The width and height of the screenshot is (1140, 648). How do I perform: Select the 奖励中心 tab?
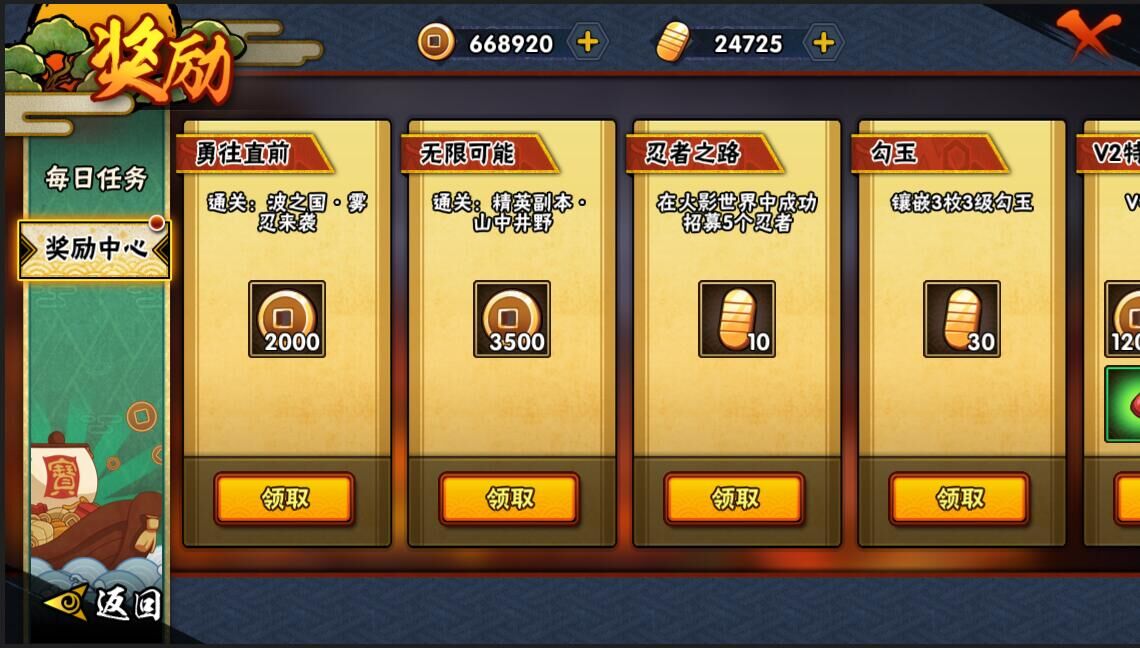pyautogui.click(x=95, y=249)
